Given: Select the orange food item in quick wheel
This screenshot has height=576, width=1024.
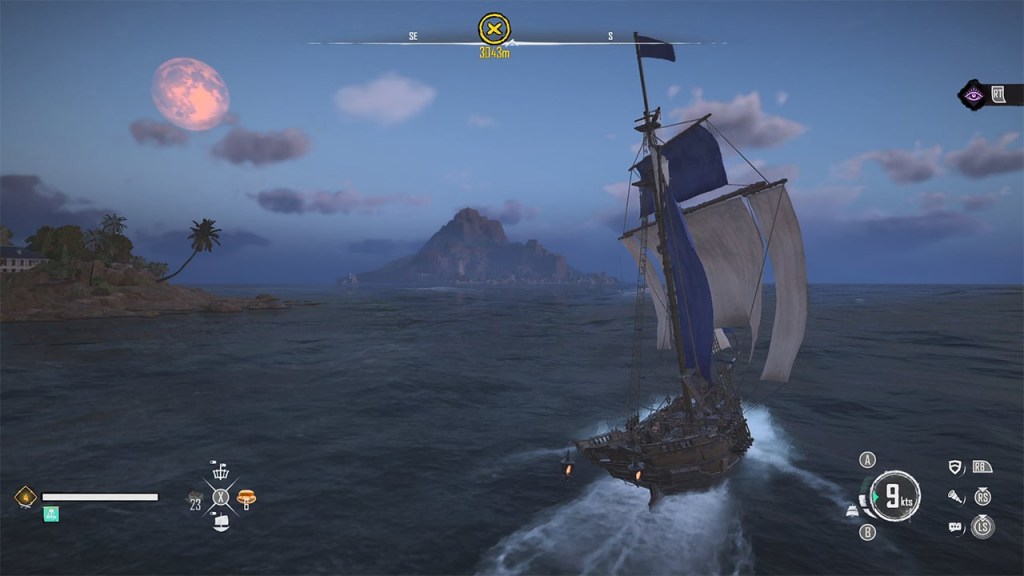Looking at the screenshot, I should (x=246, y=496).
